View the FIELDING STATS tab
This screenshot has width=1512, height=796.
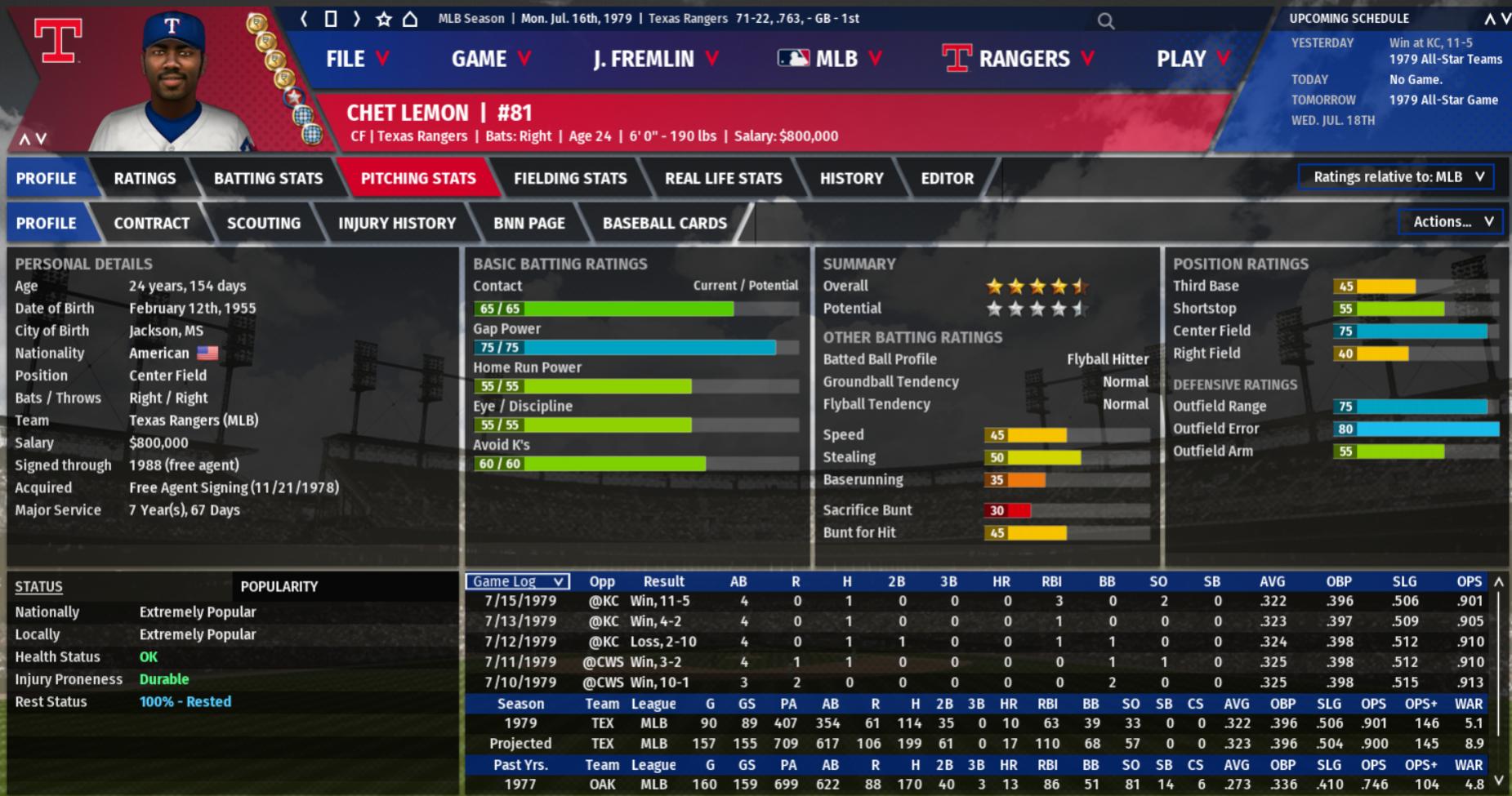click(x=570, y=178)
